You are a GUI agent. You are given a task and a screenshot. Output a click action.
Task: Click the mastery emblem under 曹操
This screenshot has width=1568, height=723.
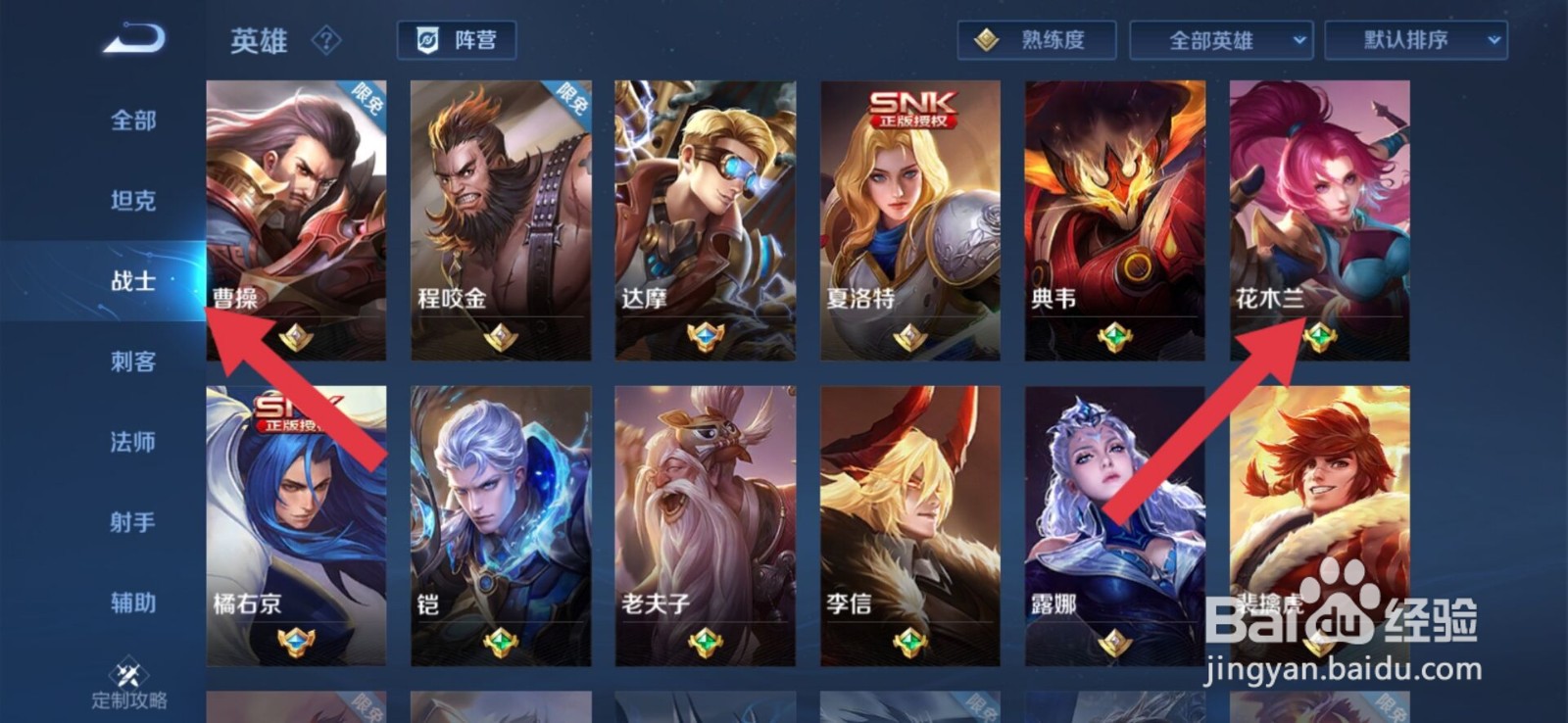297,338
